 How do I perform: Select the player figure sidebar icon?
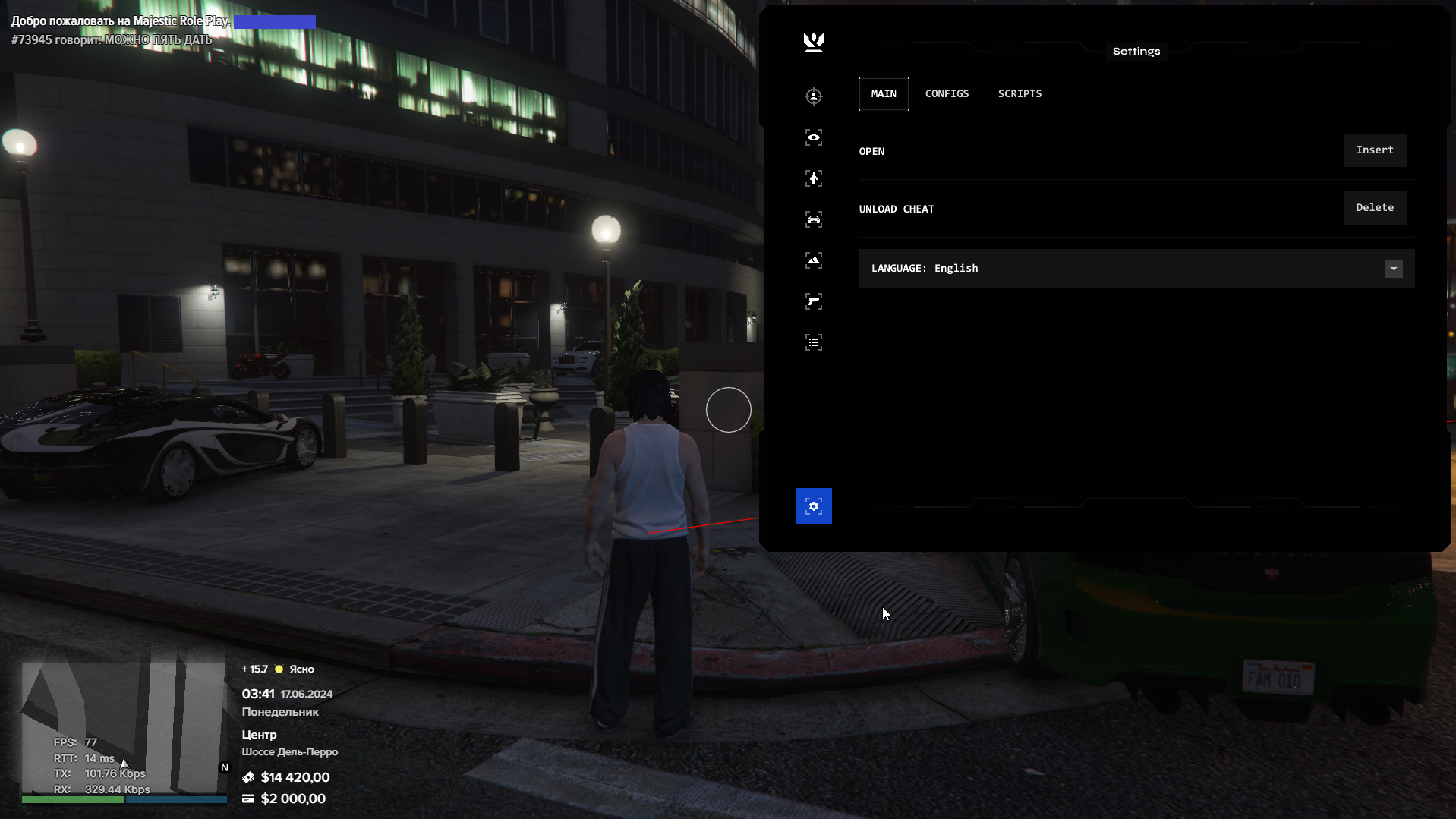(814, 178)
